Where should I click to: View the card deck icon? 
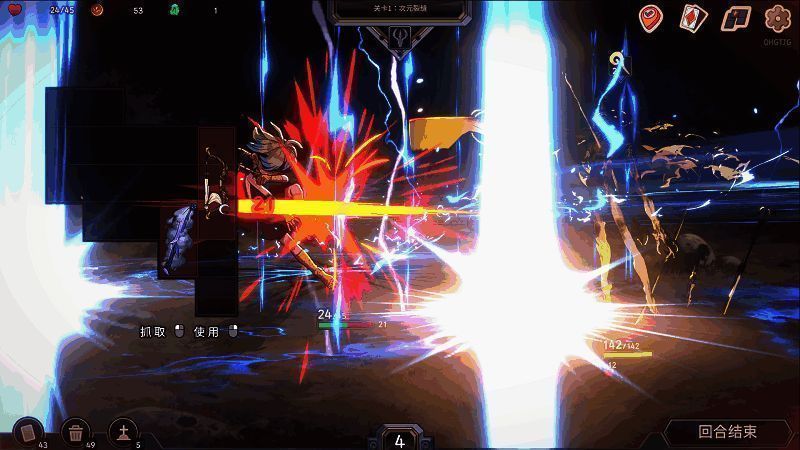694,18
